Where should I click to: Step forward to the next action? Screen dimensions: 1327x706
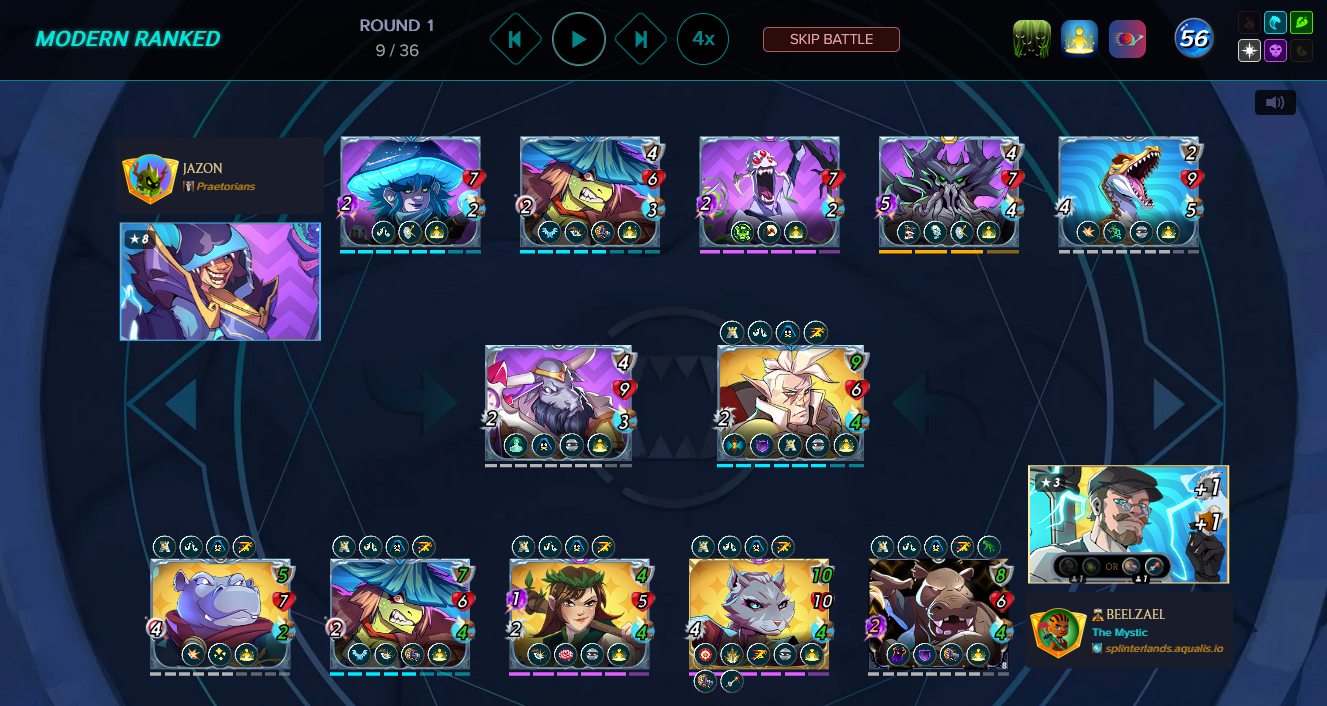pos(641,39)
